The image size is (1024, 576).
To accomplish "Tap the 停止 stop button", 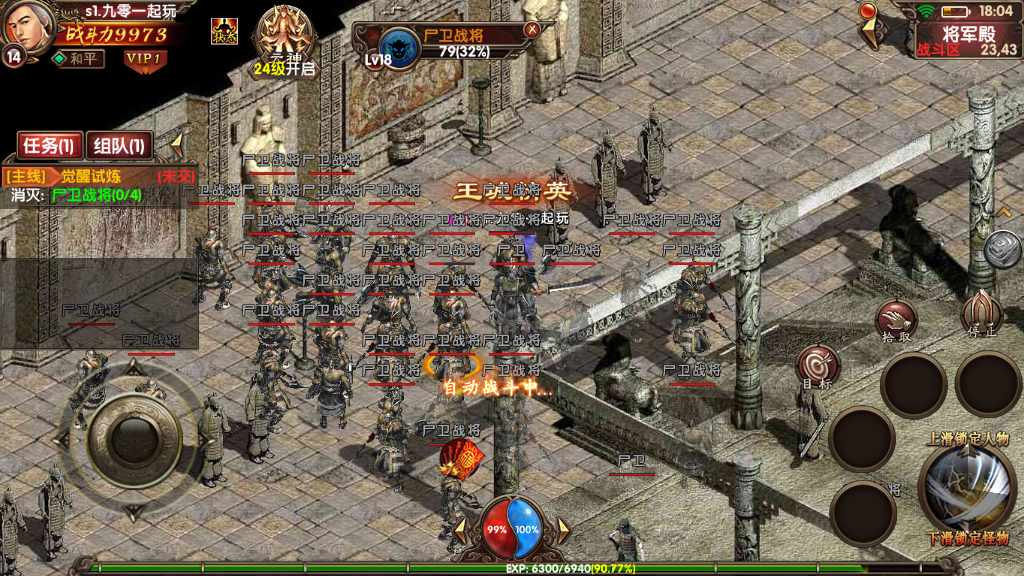I will tap(980, 313).
